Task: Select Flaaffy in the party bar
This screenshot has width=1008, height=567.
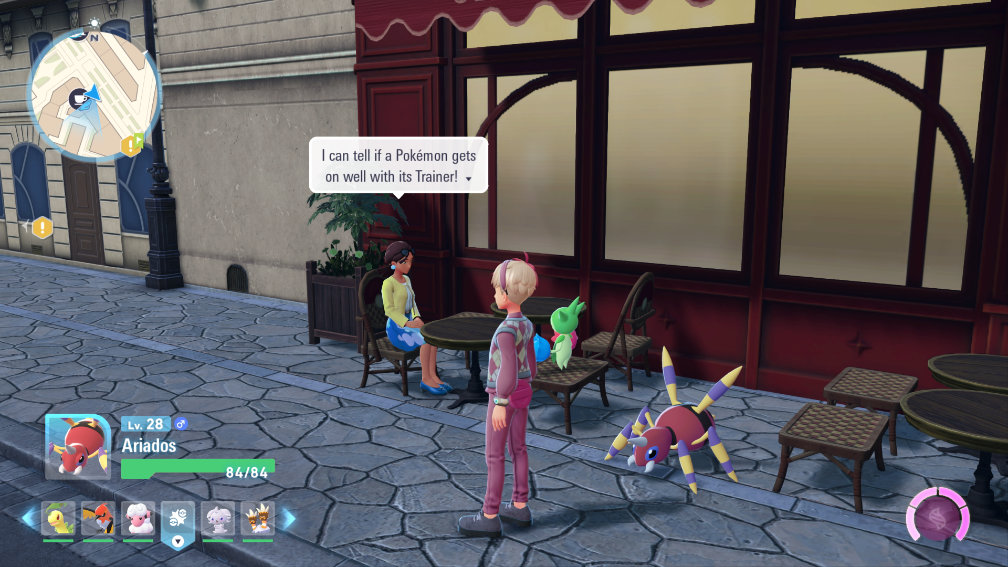Action: tap(138, 519)
